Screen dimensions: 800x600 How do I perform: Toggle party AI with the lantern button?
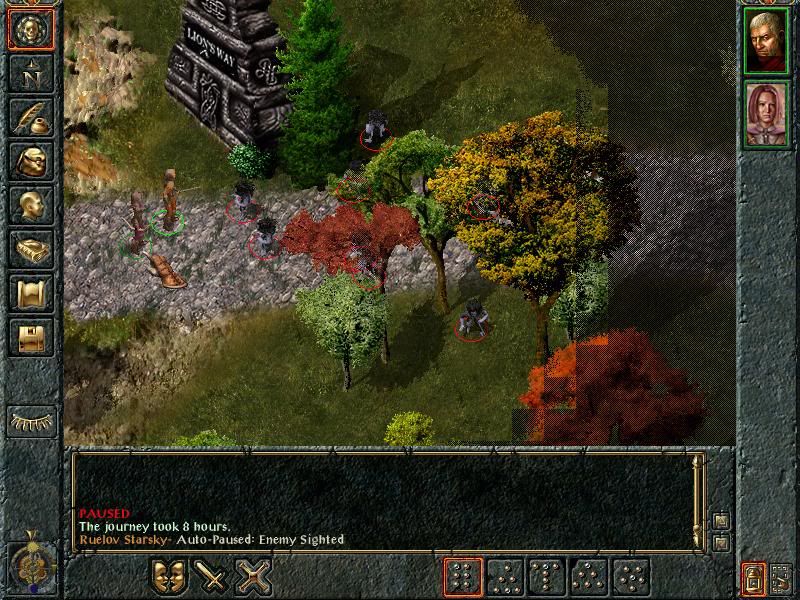point(753,577)
